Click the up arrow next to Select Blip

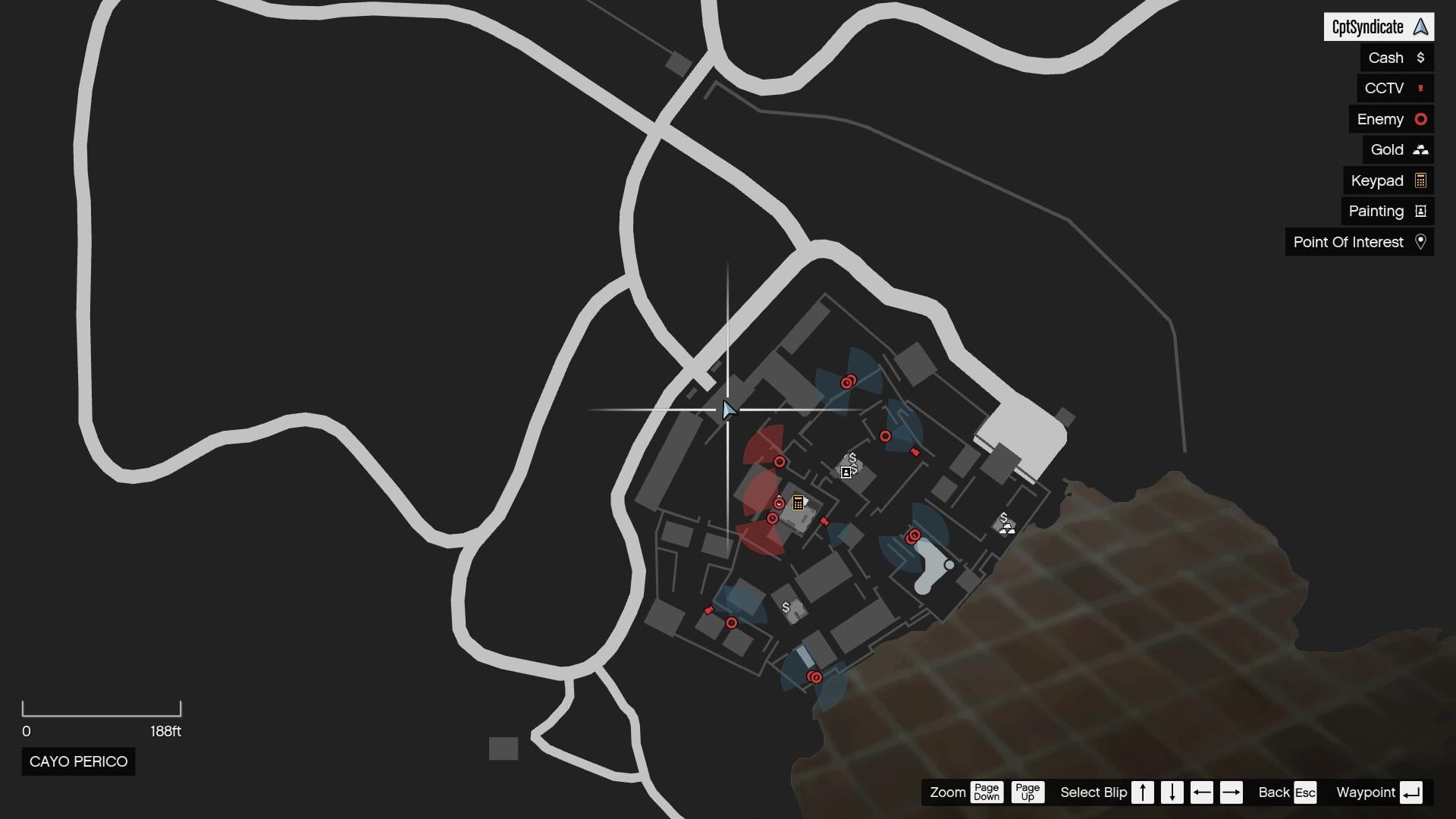click(1142, 792)
